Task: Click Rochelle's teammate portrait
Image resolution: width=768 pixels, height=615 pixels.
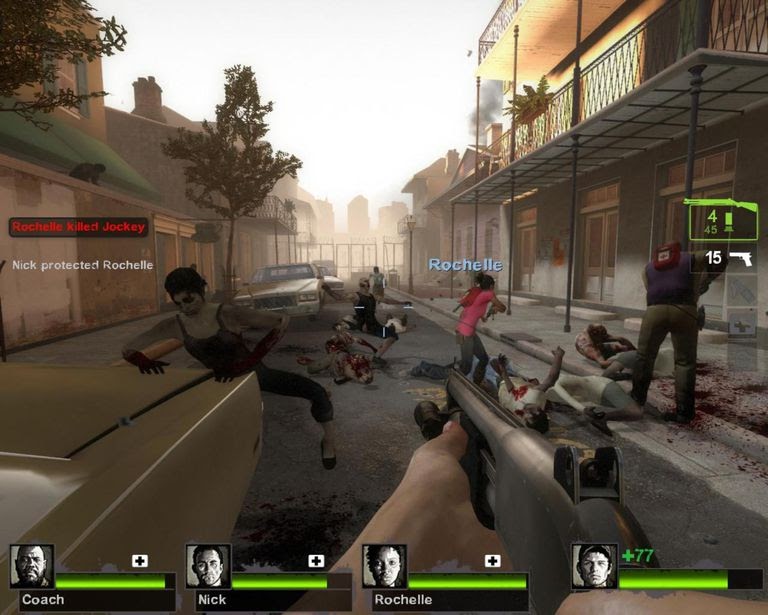Action: coord(384,566)
